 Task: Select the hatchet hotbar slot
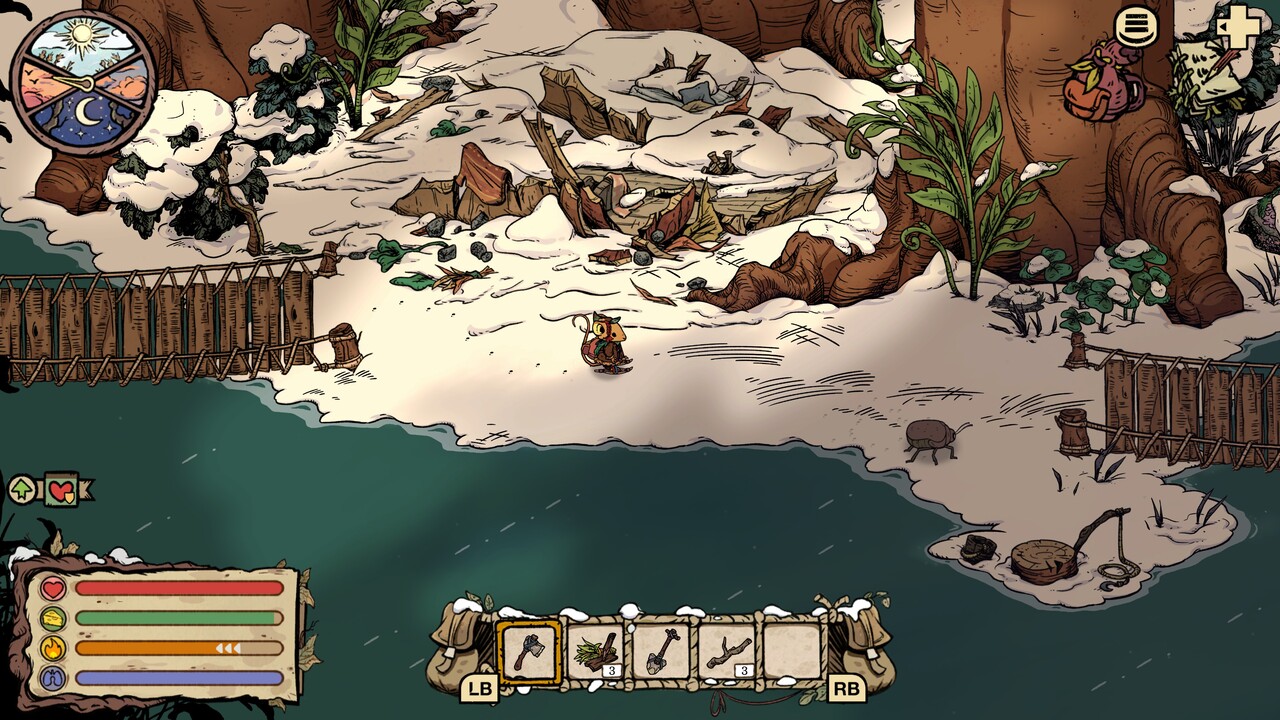[x=529, y=652]
